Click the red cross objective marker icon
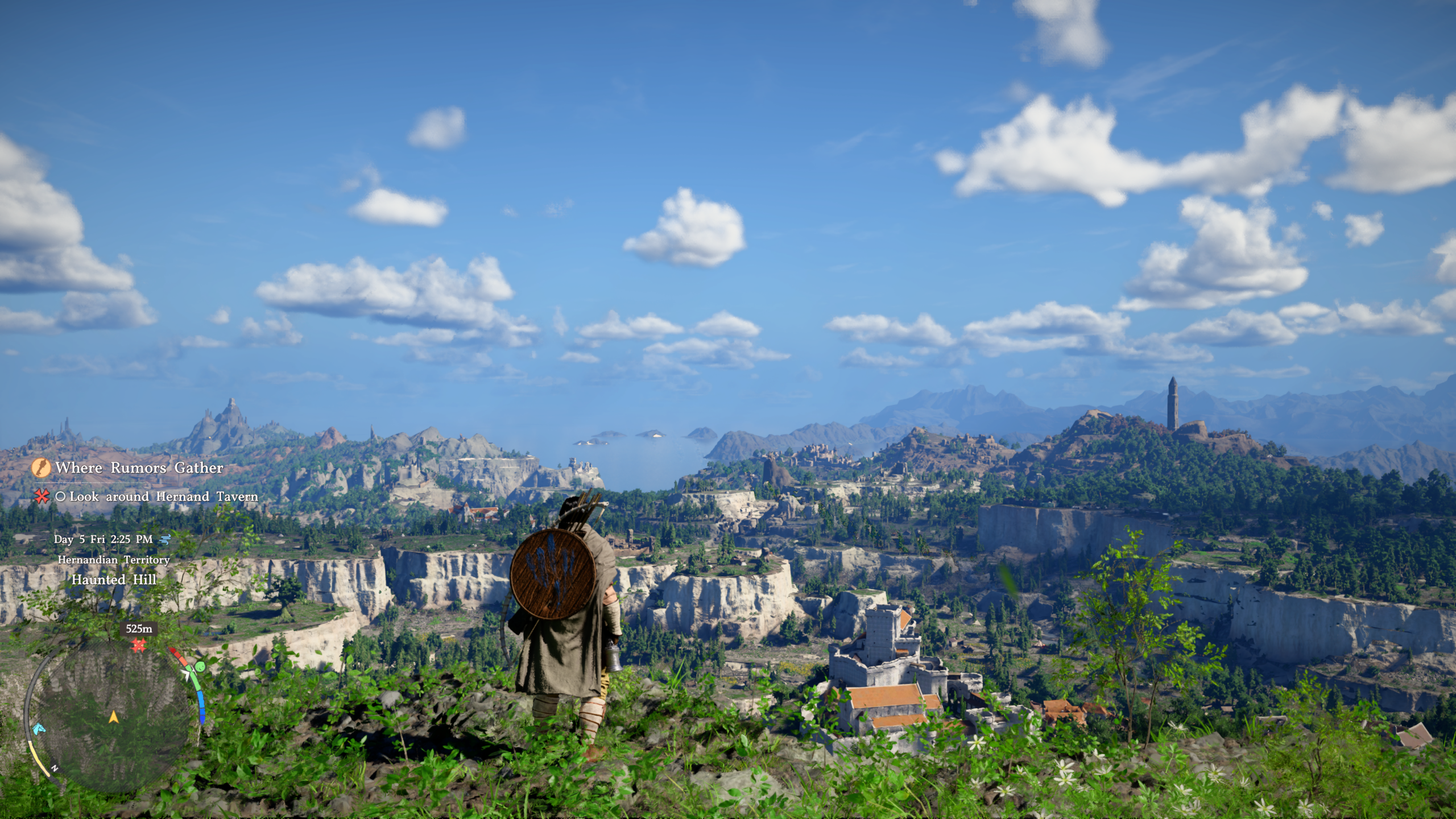Viewport: 1456px width, 819px height. [41, 498]
